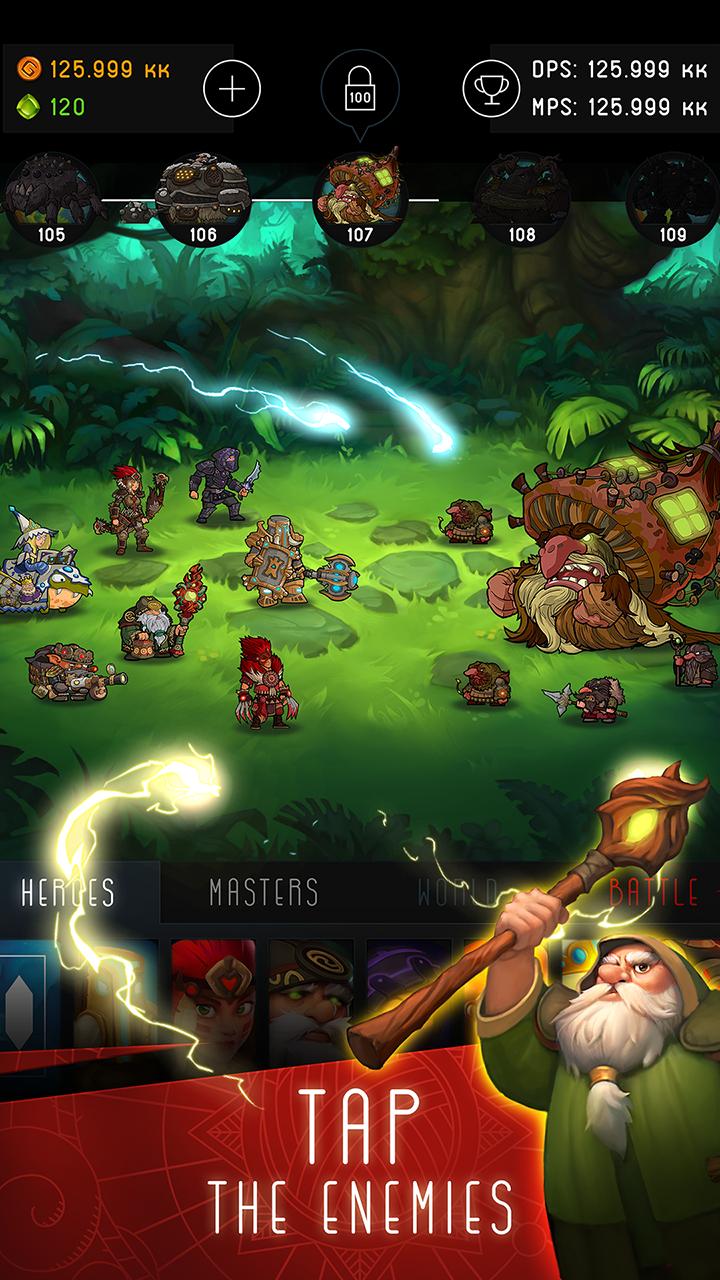Select the red-haired heroine portrait
This screenshot has width=720, height=1280.
point(213,990)
